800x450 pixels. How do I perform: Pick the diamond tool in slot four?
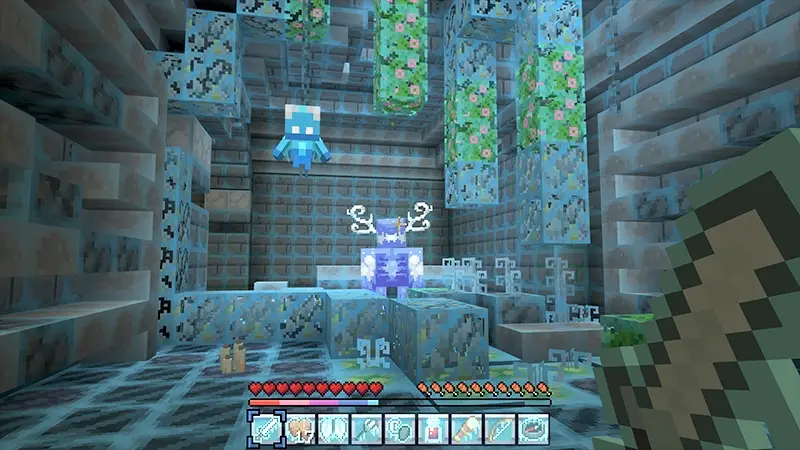point(364,427)
